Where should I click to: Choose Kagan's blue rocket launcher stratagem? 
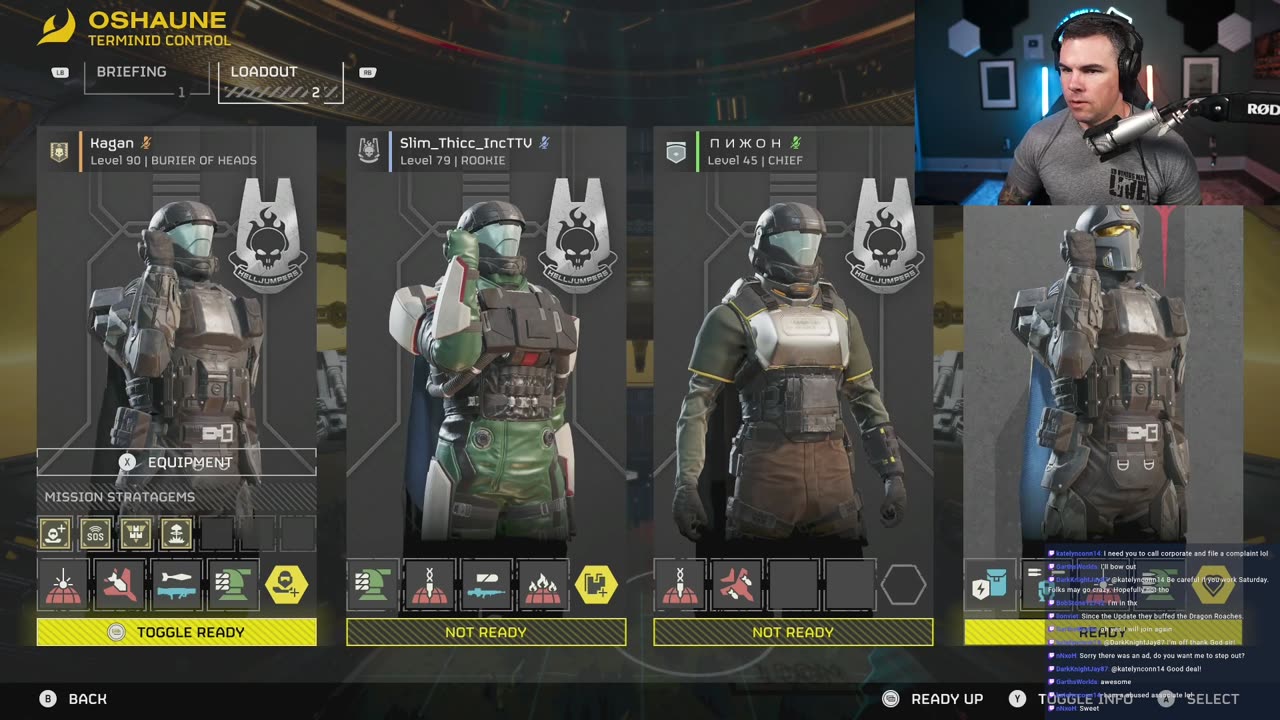[x=176, y=585]
